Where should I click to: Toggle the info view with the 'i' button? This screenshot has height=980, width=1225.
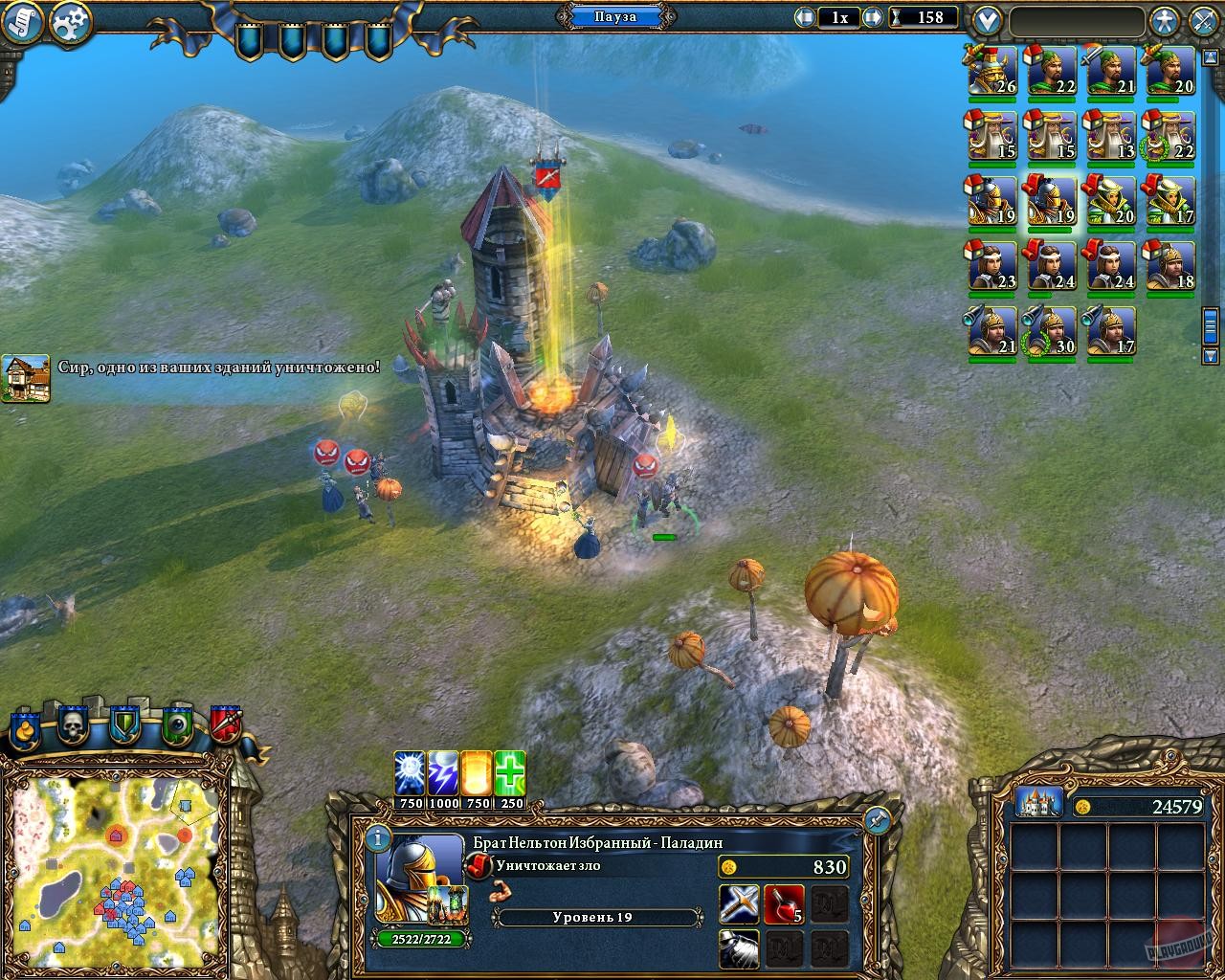click(x=380, y=839)
